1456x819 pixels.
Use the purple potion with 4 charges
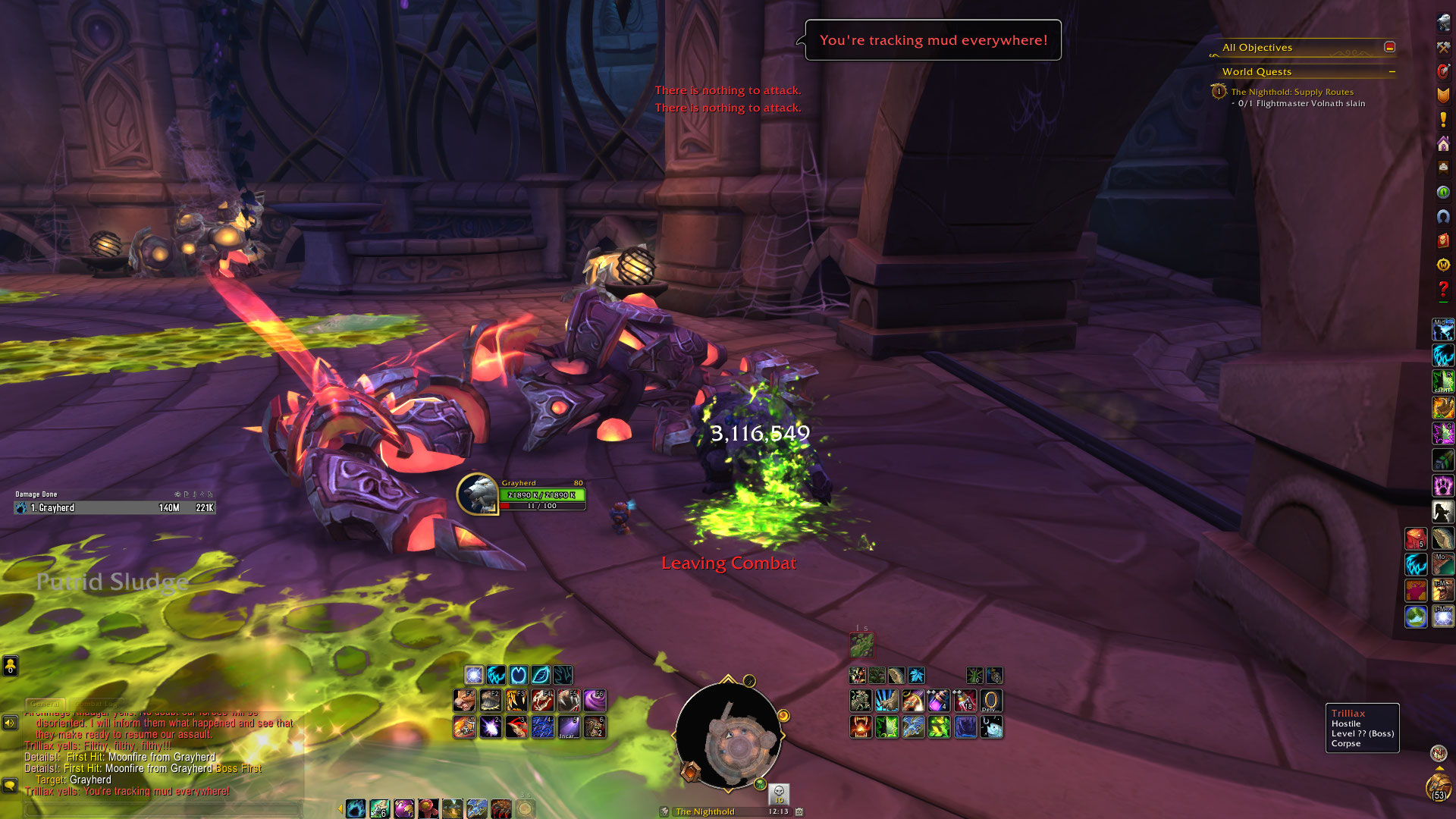[938, 700]
